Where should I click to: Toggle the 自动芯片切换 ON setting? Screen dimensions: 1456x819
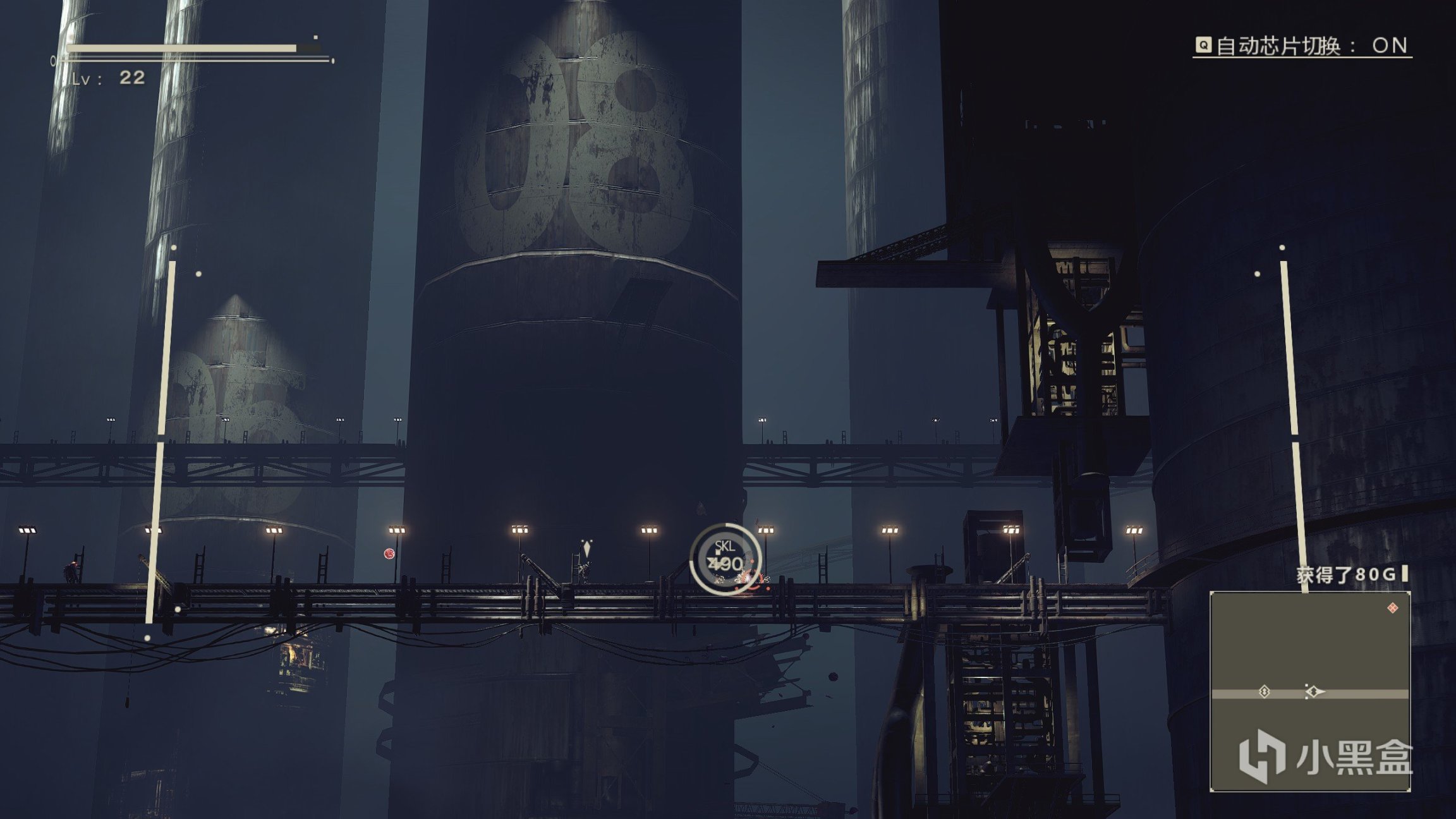tap(1302, 45)
